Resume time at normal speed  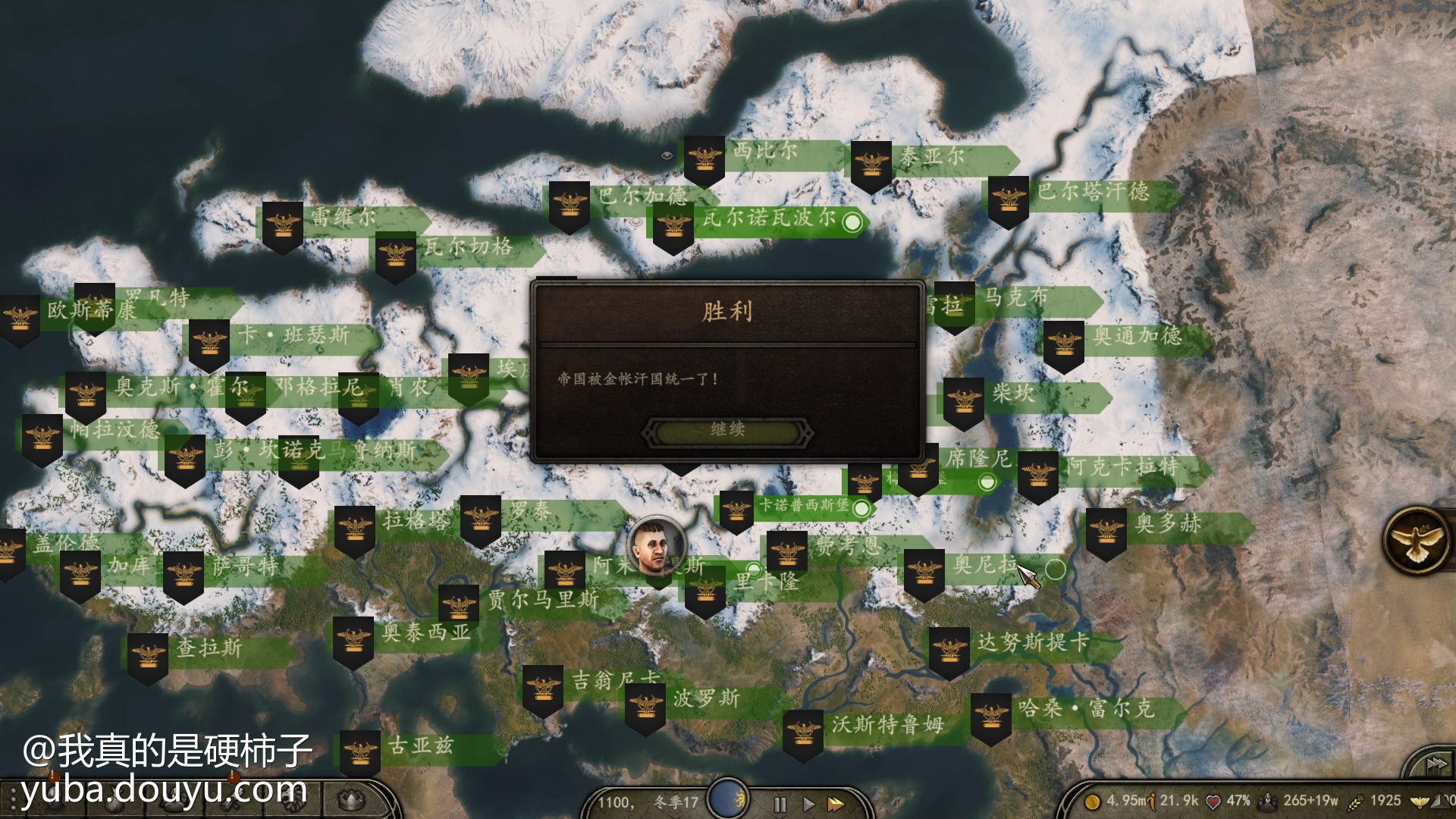(x=808, y=805)
